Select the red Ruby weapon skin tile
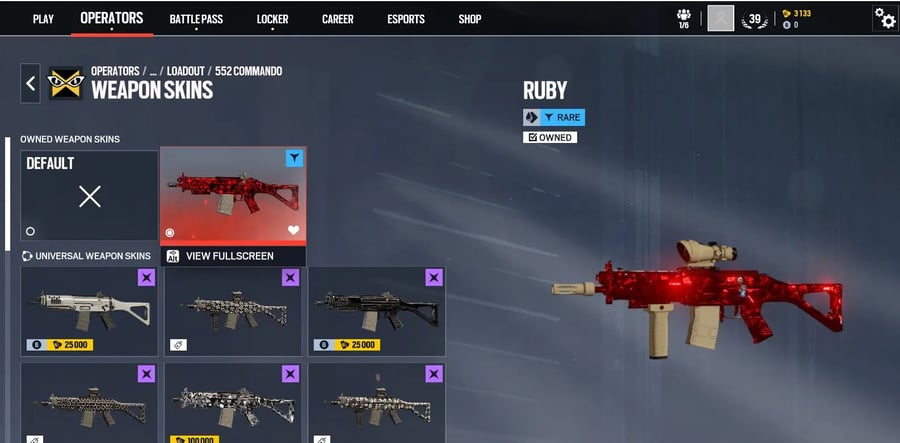Image resolution: width=900 pixels, height=443 pixels. [232, 195]
